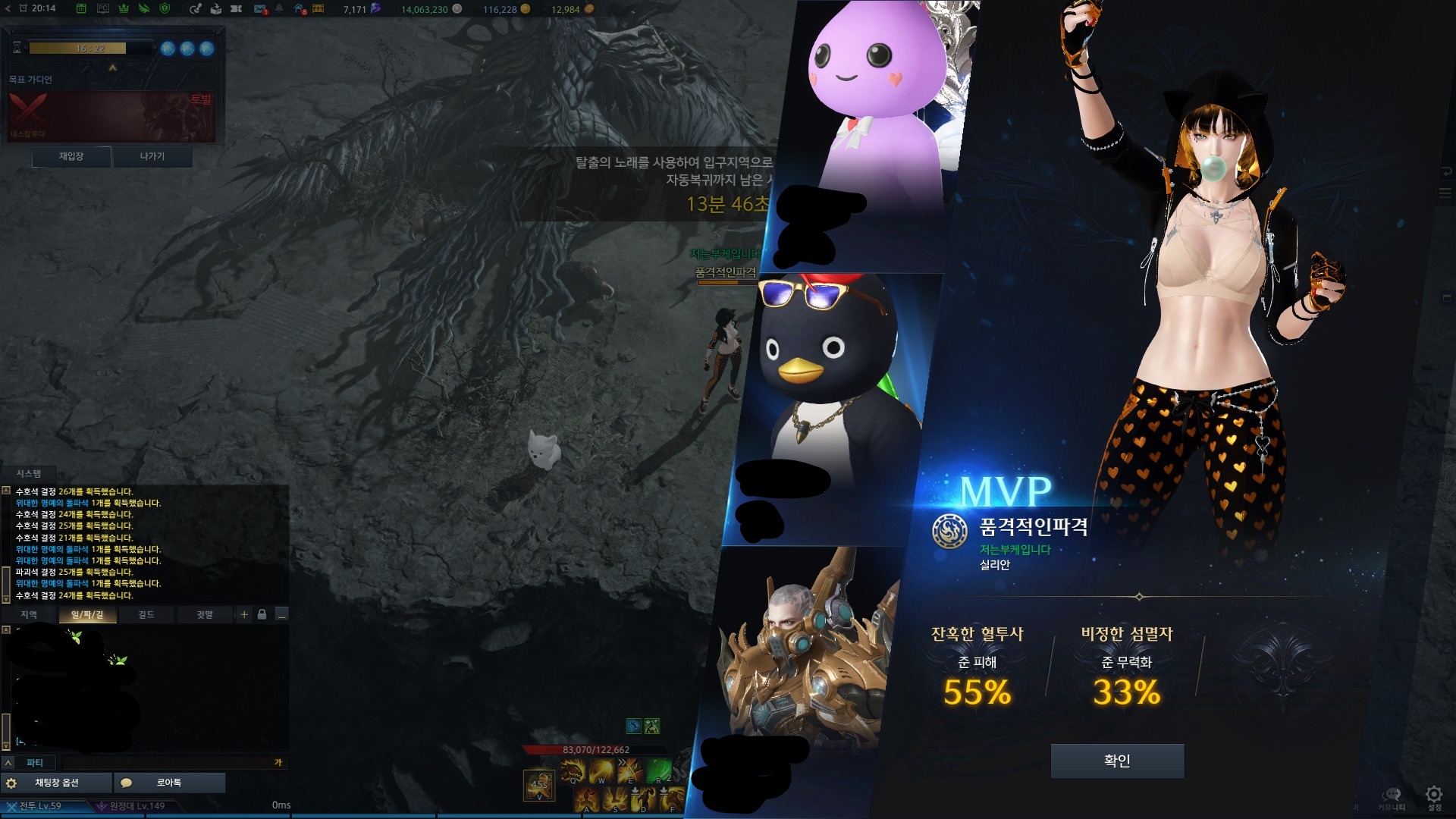
Task: Switch to the 지역 chat tab
Action: [x=29, y=614]
